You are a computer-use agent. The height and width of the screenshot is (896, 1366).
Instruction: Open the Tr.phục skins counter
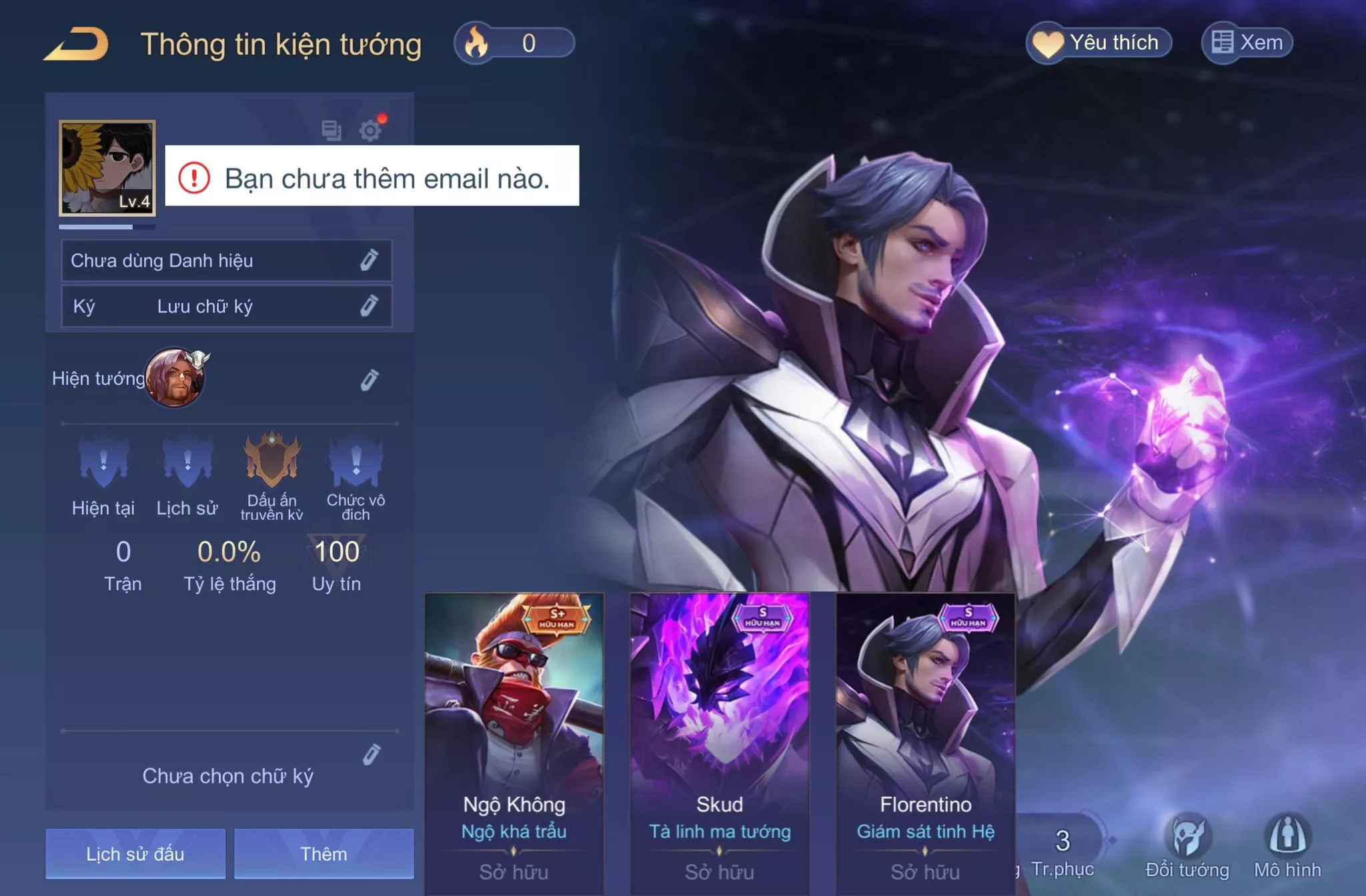(1063, 850)
